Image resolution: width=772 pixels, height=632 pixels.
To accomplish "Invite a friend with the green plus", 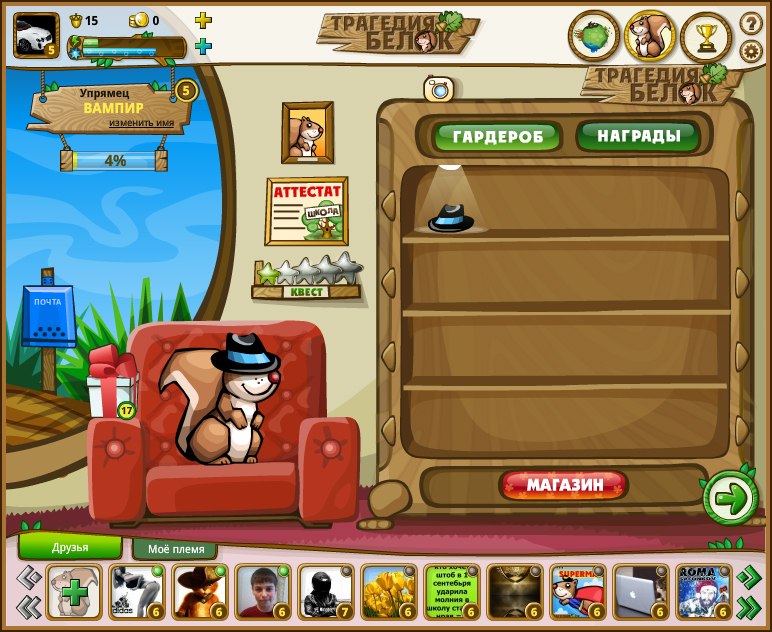I will [75, 592].
